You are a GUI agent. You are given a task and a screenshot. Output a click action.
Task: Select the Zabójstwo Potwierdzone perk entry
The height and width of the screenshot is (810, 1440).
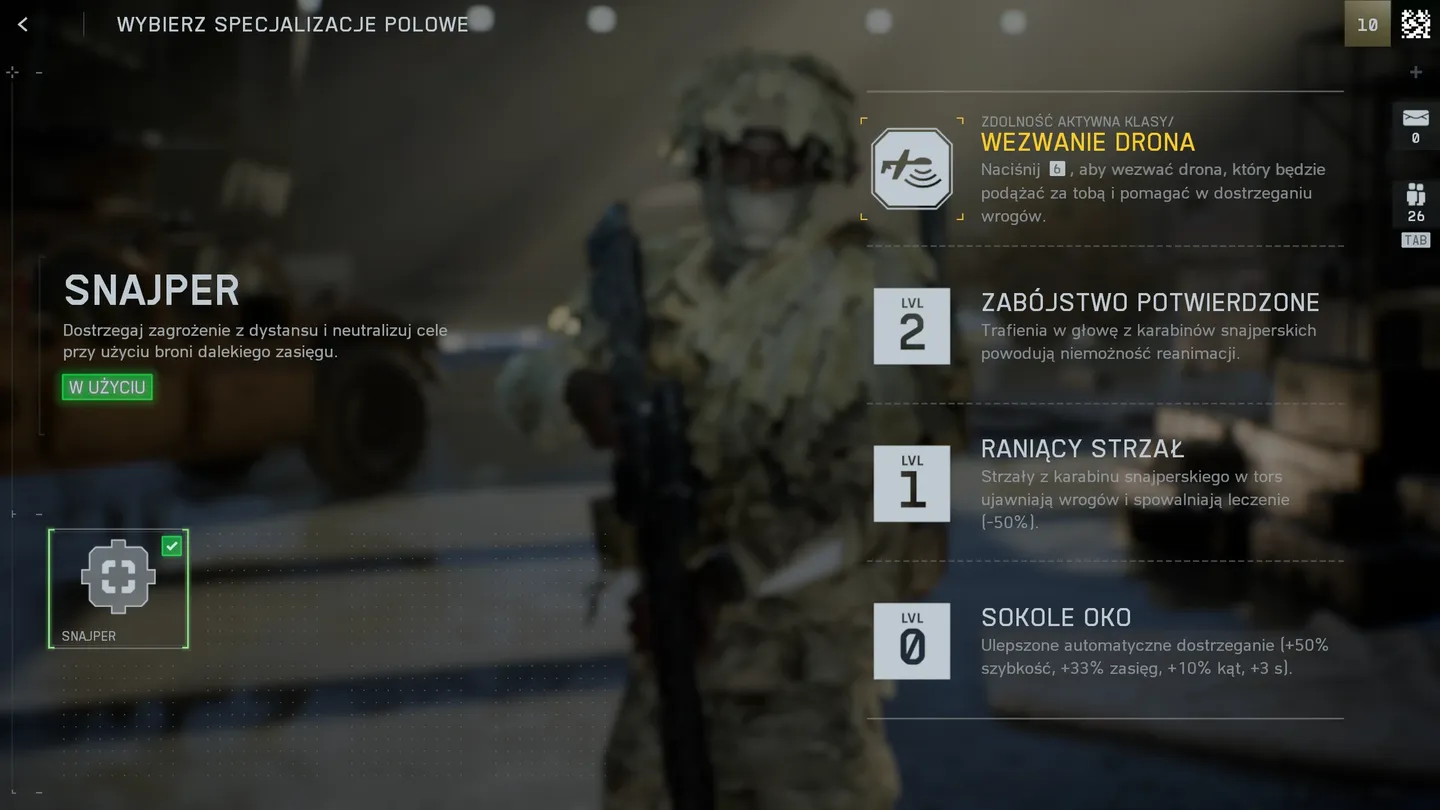(x=1150, y=301)
